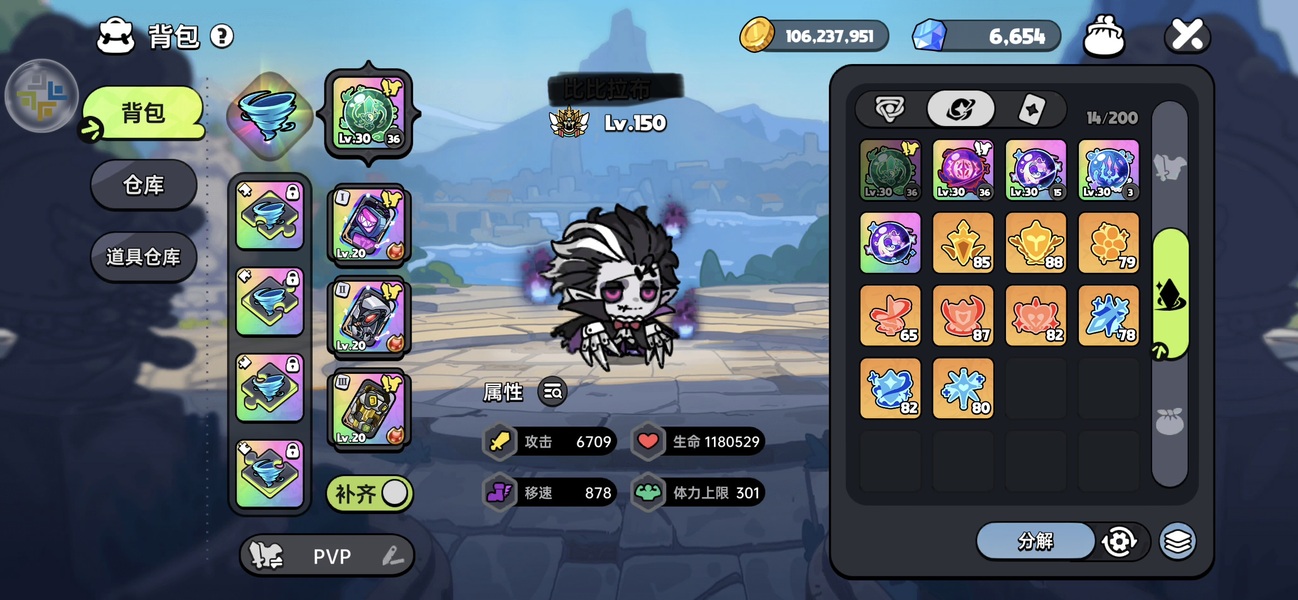The height and width of the screenshot is (600, 1298).
Task: Open the attribute details magnifier button
Action: (552, 393)
